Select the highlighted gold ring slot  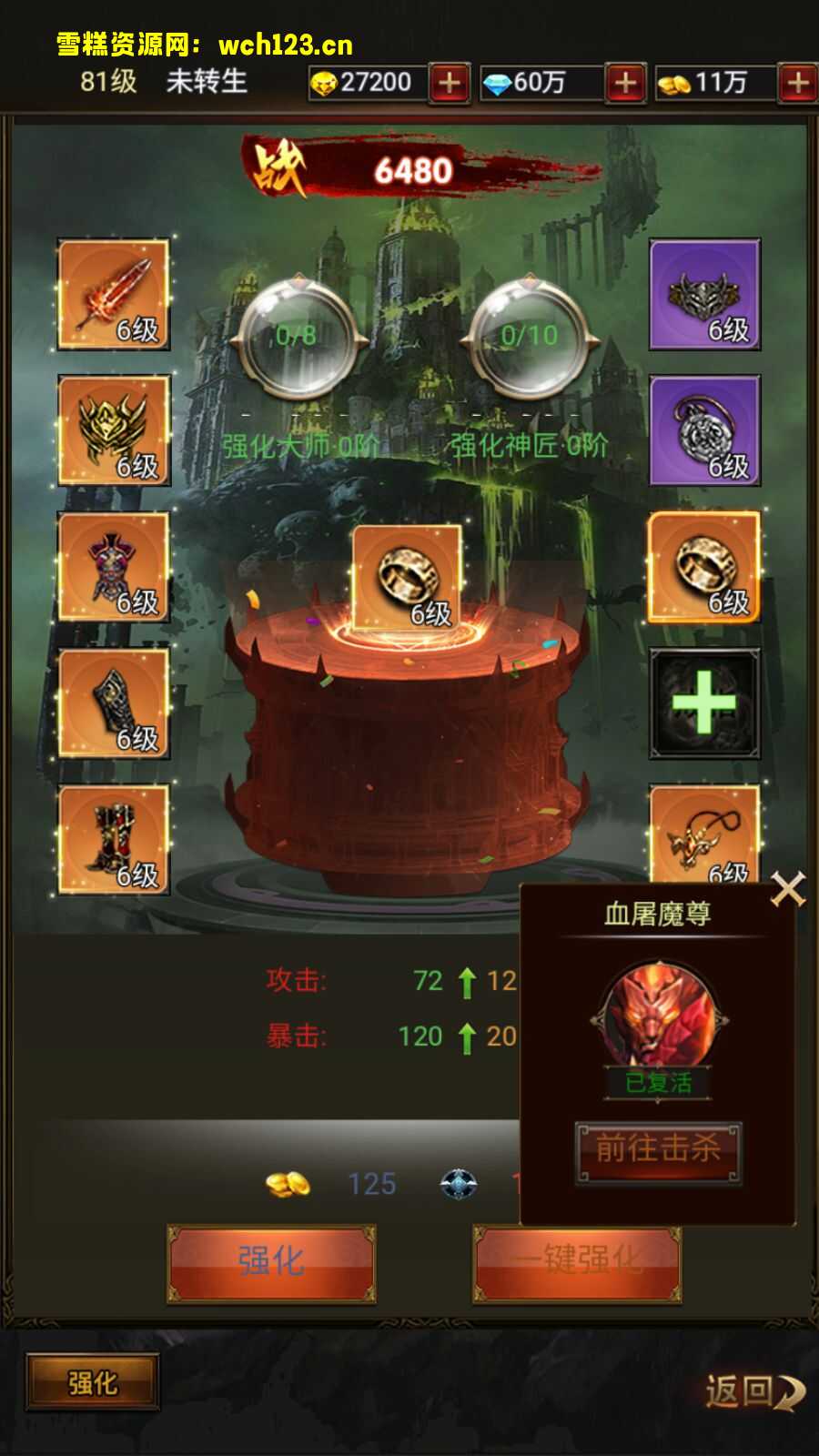pyautogui.click(x=704, y=567)
